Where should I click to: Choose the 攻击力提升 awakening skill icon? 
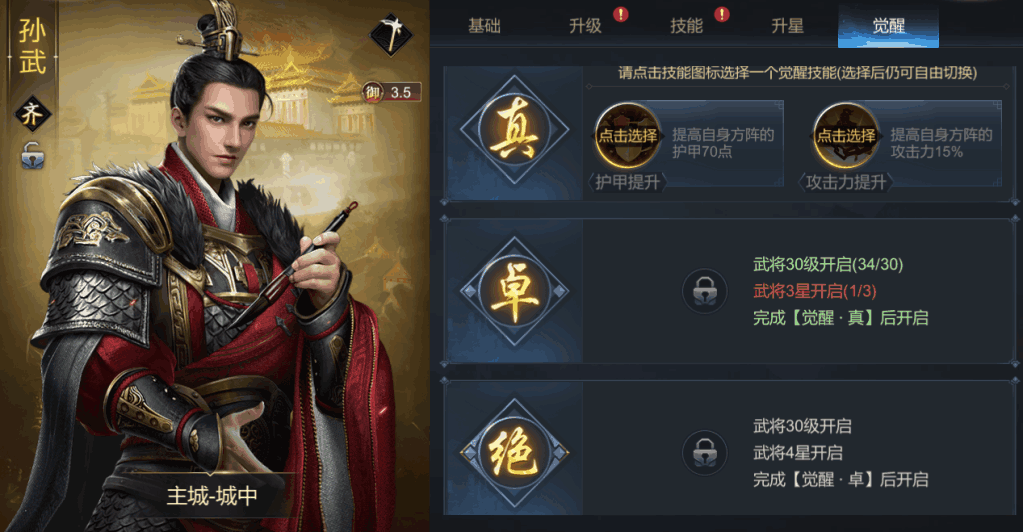(x=845, y=136)
